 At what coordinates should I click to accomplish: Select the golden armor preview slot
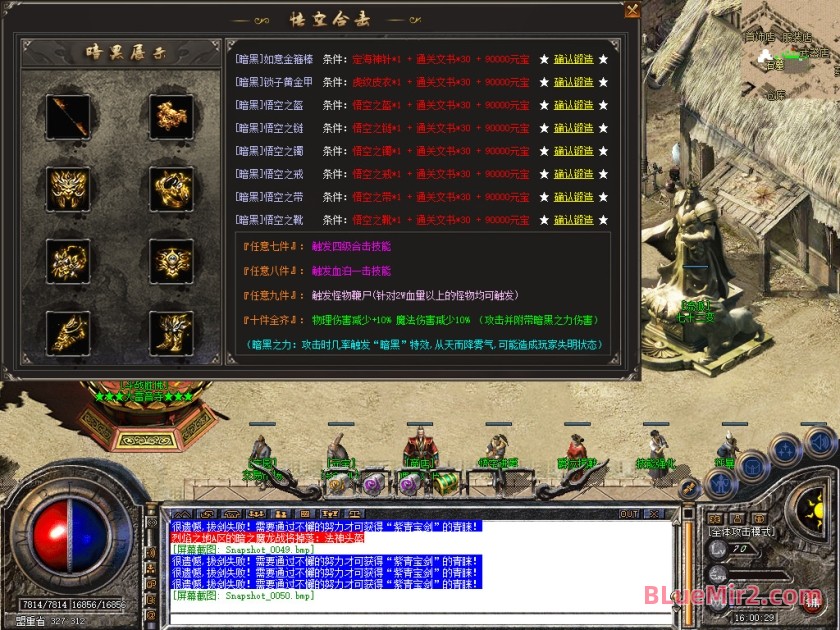click(x=169, y=116)
